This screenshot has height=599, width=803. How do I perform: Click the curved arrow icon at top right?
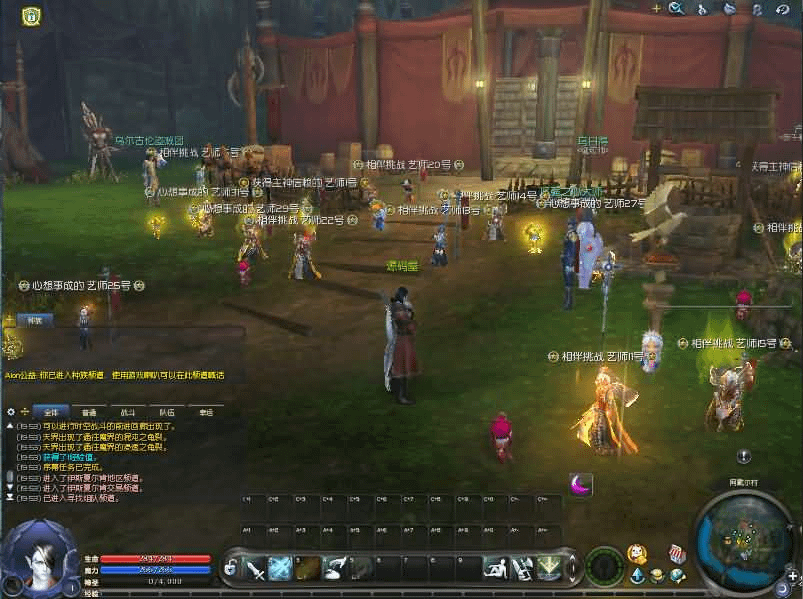782,9
